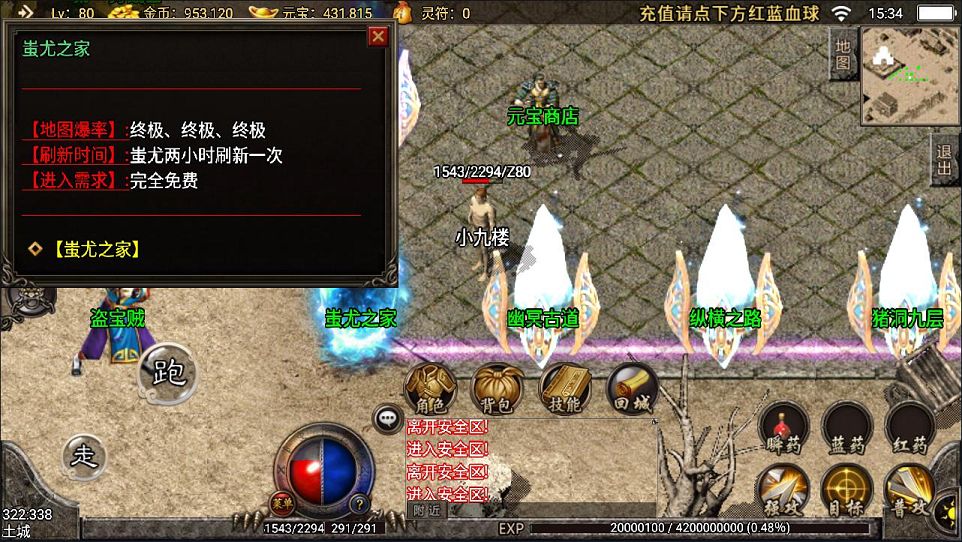Open the chat speech bubble button

click(x=387, y=418)
